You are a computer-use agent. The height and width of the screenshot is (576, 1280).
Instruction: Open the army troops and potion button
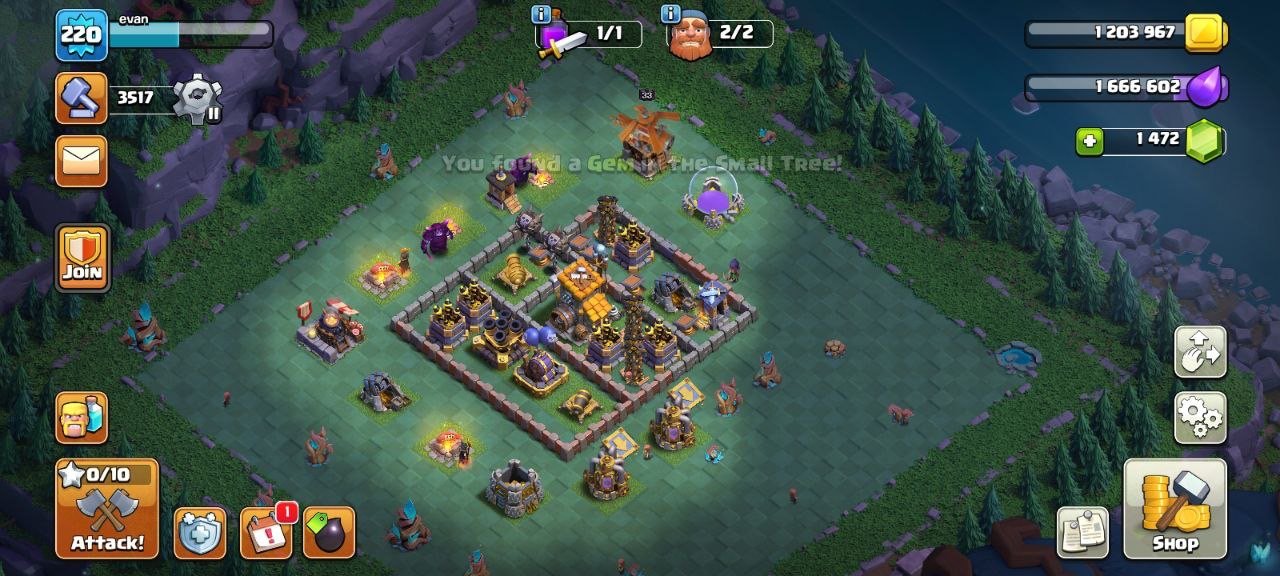point(81,417)
